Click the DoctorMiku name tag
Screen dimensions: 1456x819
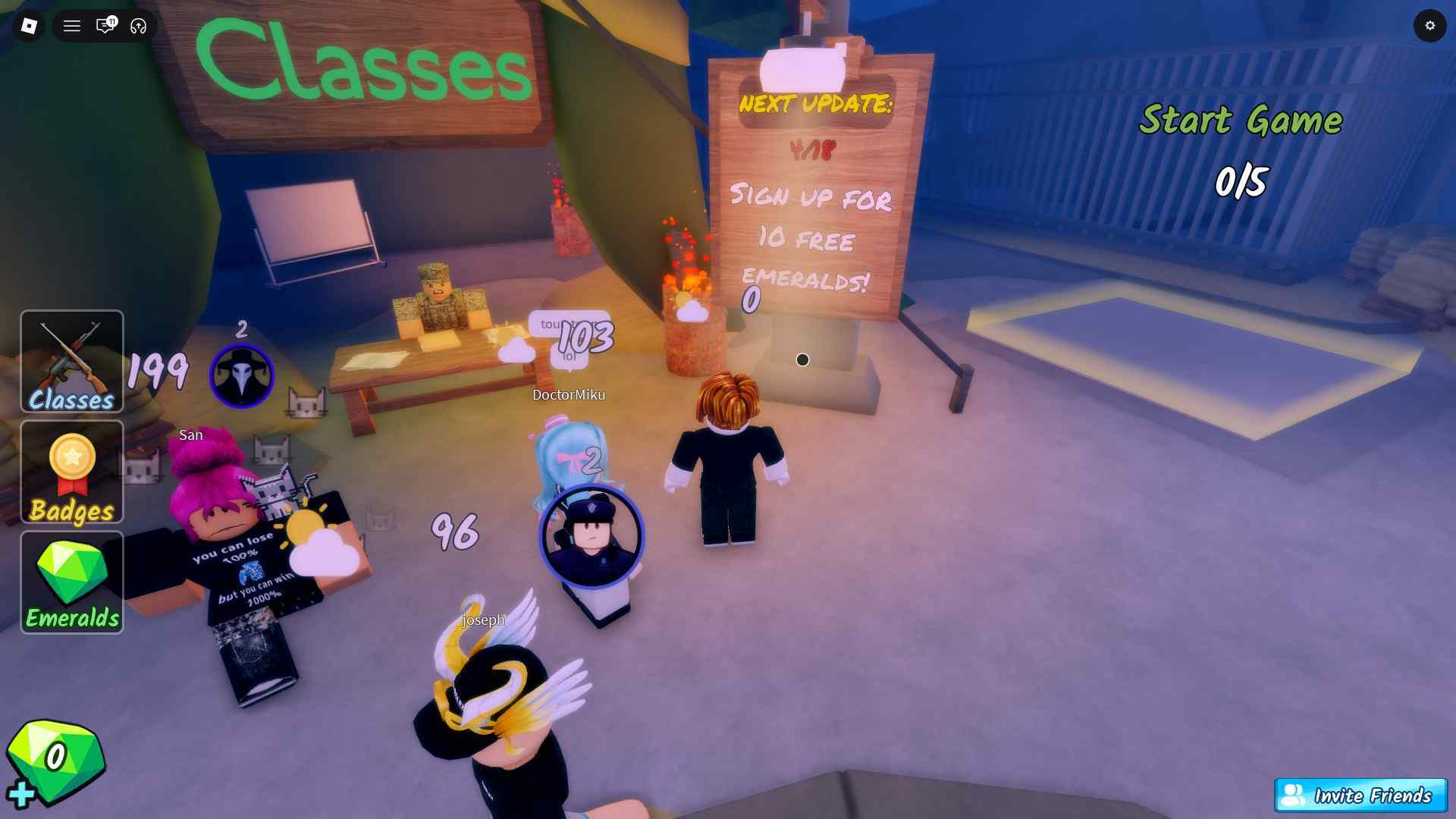click(569, 394)
